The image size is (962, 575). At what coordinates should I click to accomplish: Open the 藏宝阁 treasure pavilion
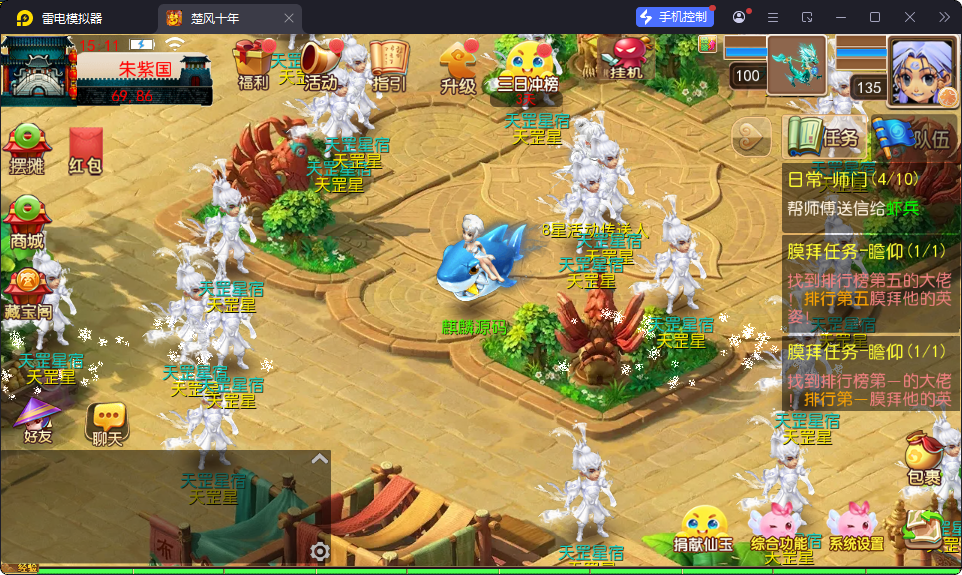(27, 296)
